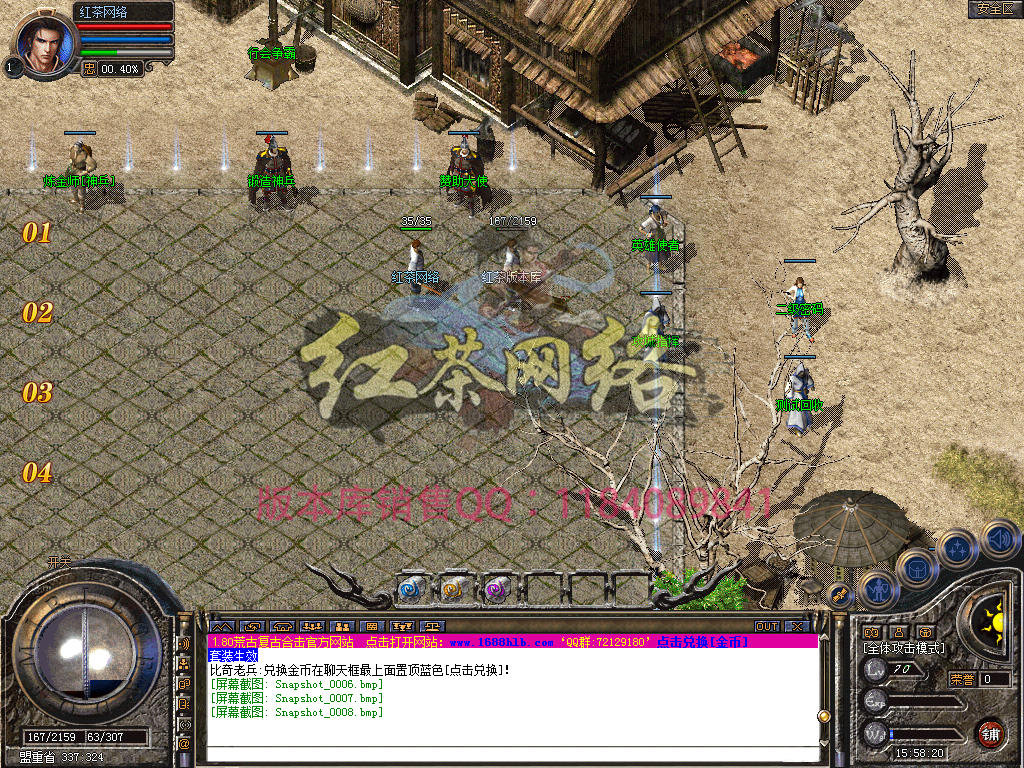Screen dimensions: 1024x768
Task: Click the 荣誉 honor label
Action: tap(962, 679)
